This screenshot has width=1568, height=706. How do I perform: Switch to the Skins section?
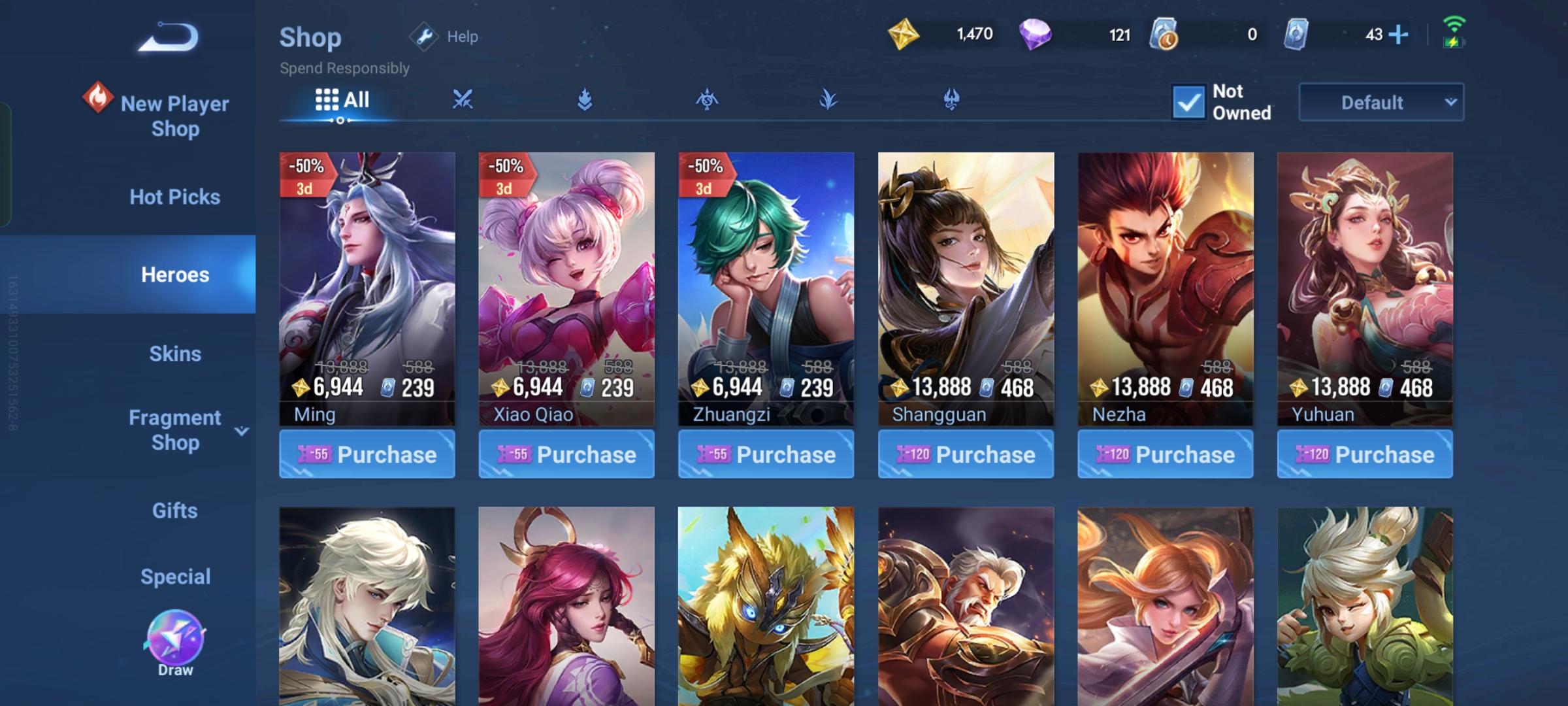(x=174, y=353)
